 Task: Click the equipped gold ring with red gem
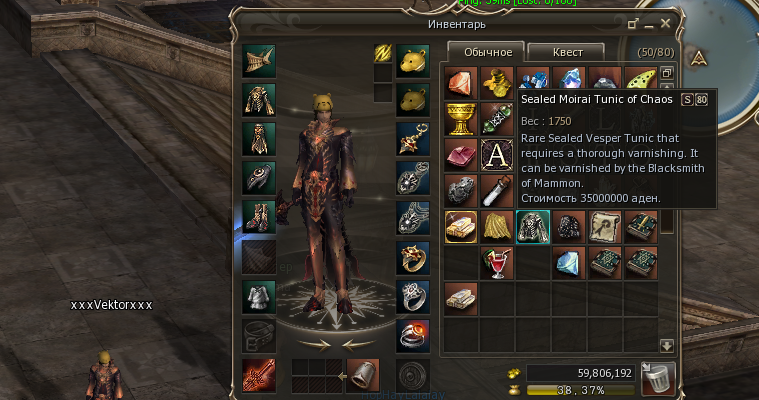[x=412, y=257]
